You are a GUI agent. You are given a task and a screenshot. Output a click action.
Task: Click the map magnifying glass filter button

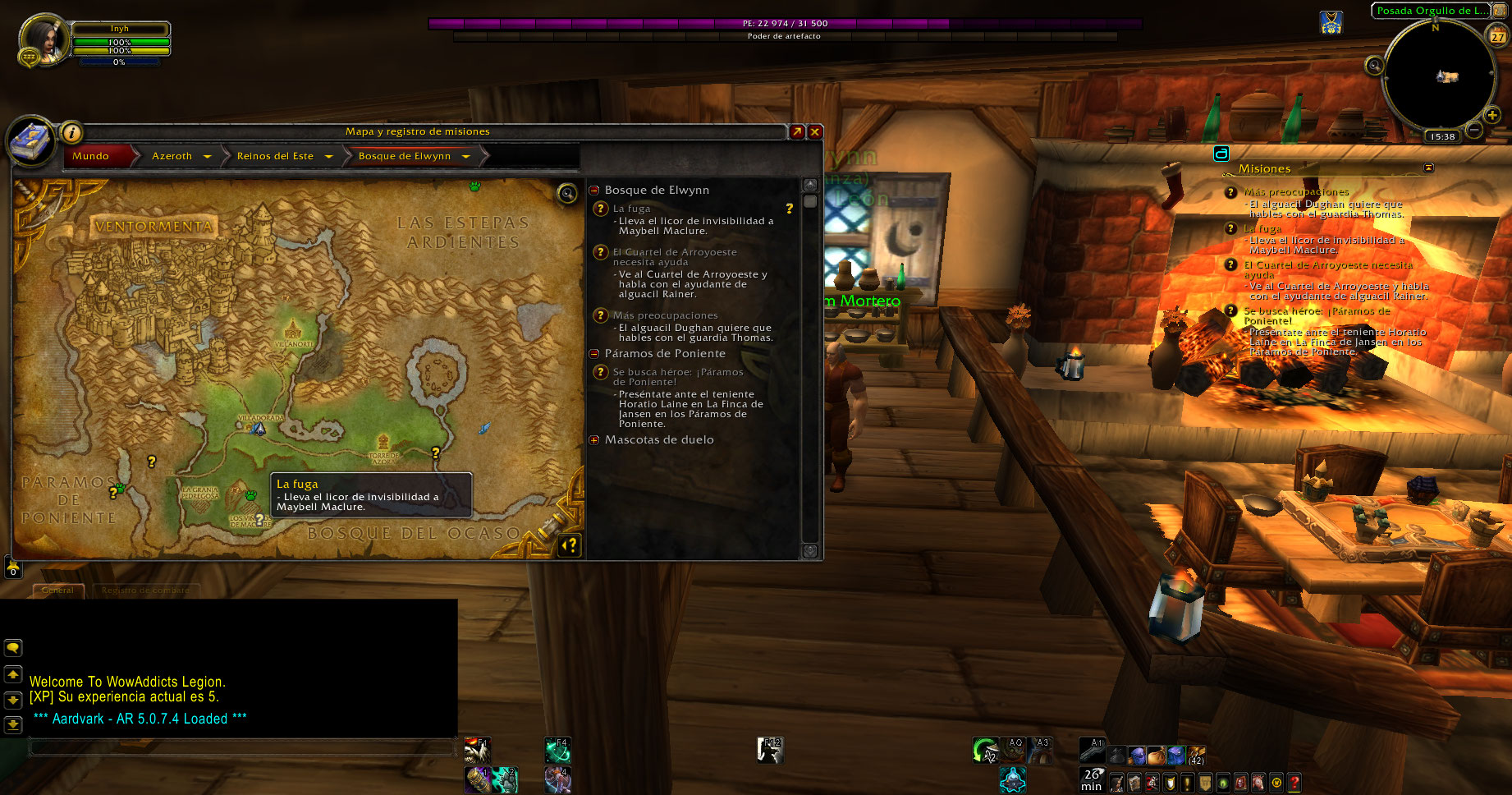tap(566, 194)
